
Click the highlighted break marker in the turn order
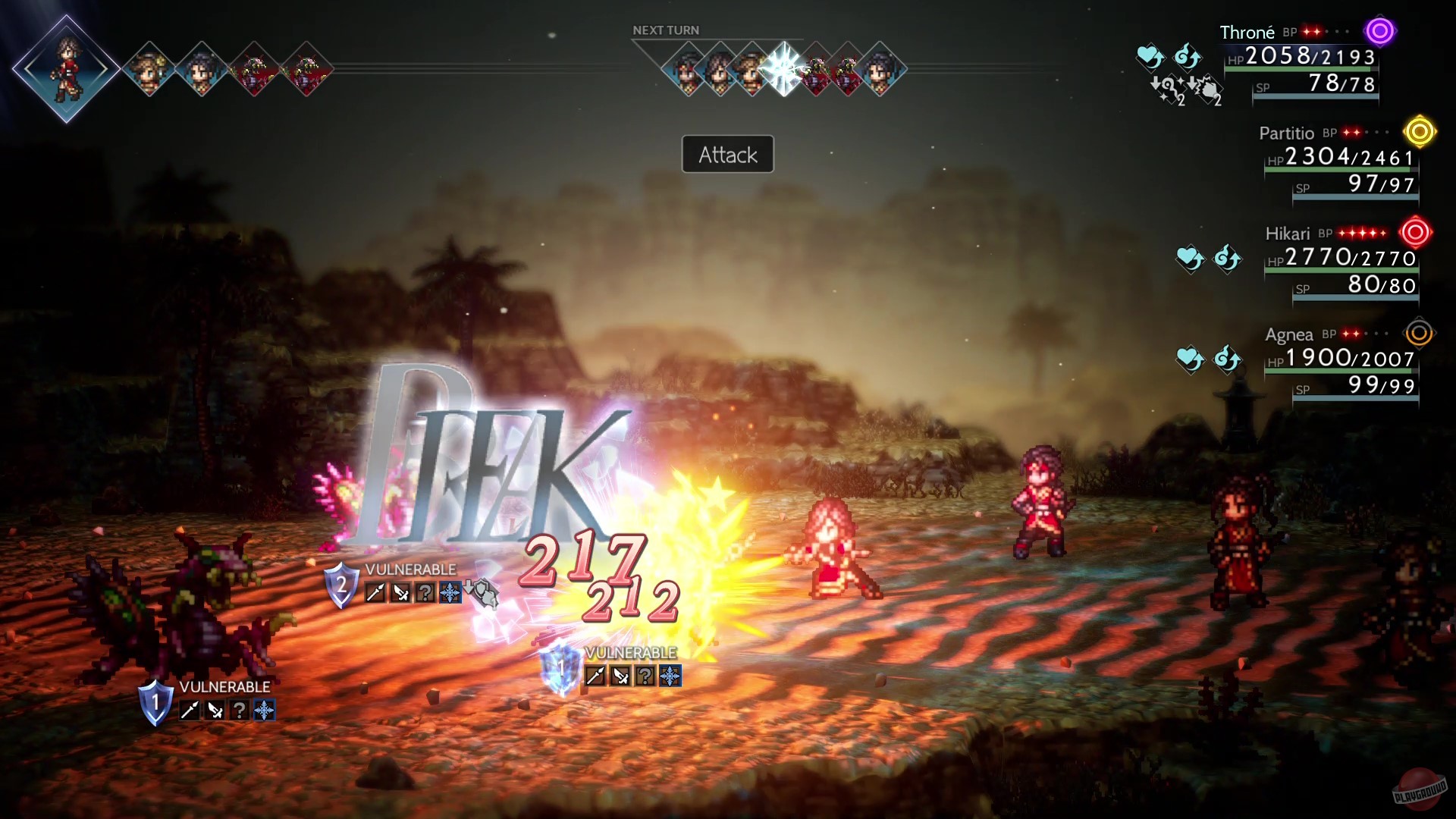coord(783,67)
